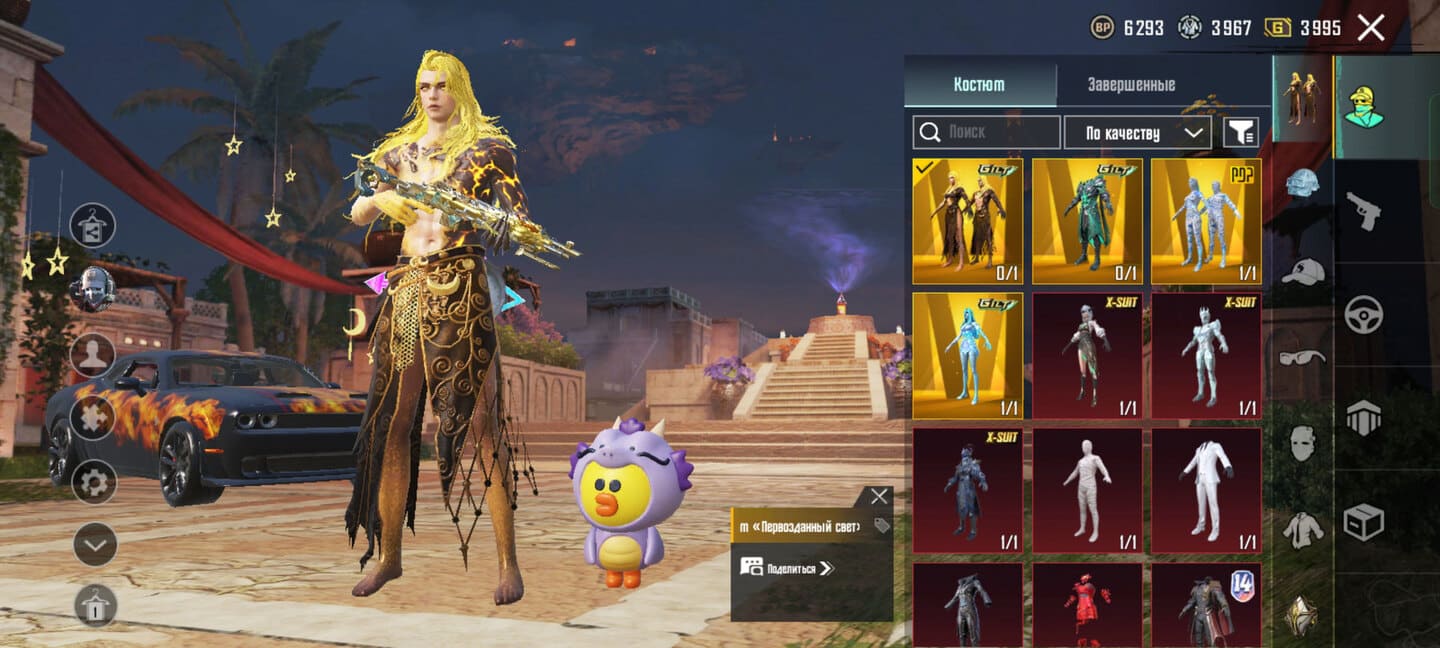
Task: Open the filter funnel button
Action: tap(1241, 132)
